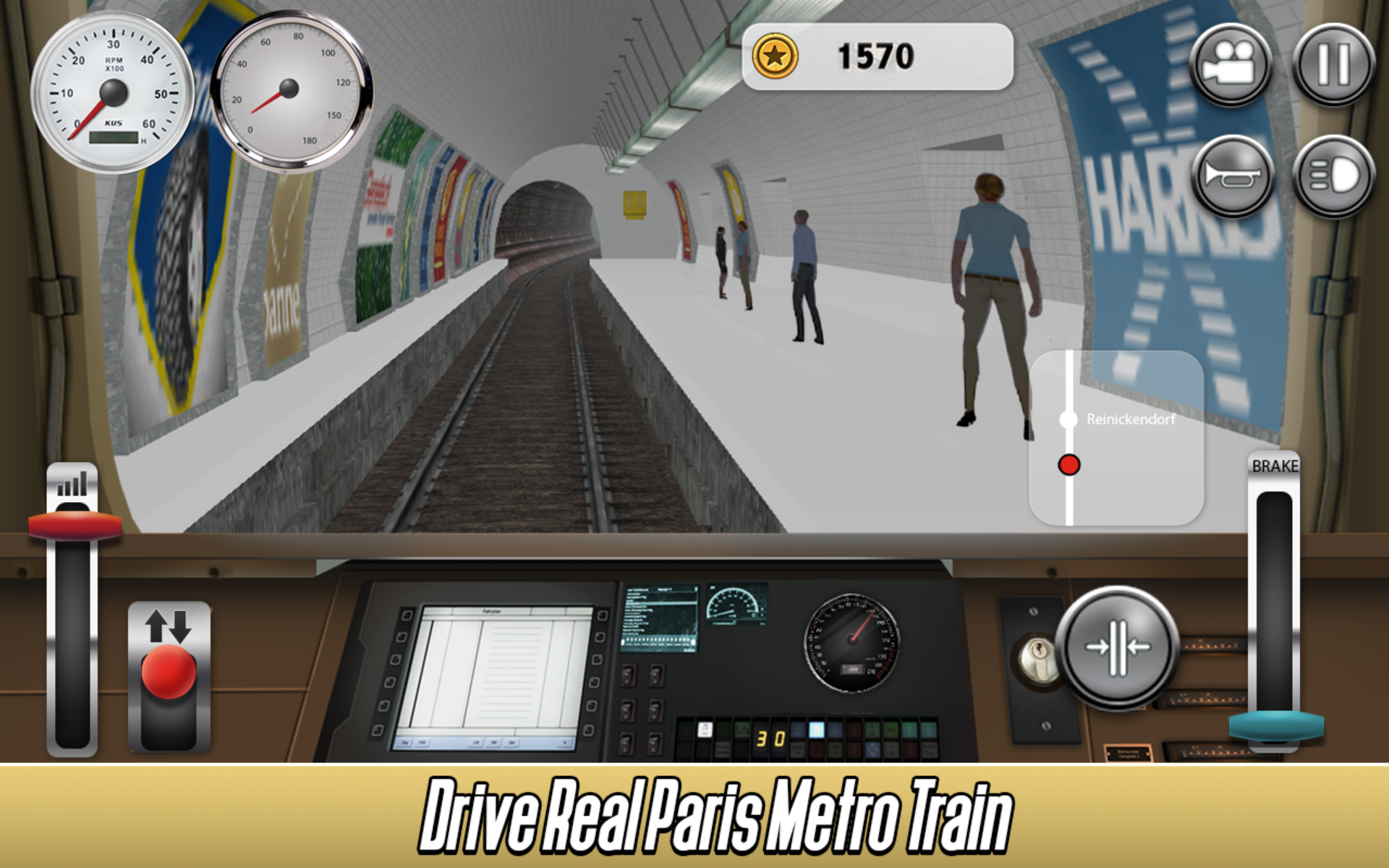This screenshot has height=868, width=1389.
Task: Click the teal brake lever handle
Action: coord(1276,726)
